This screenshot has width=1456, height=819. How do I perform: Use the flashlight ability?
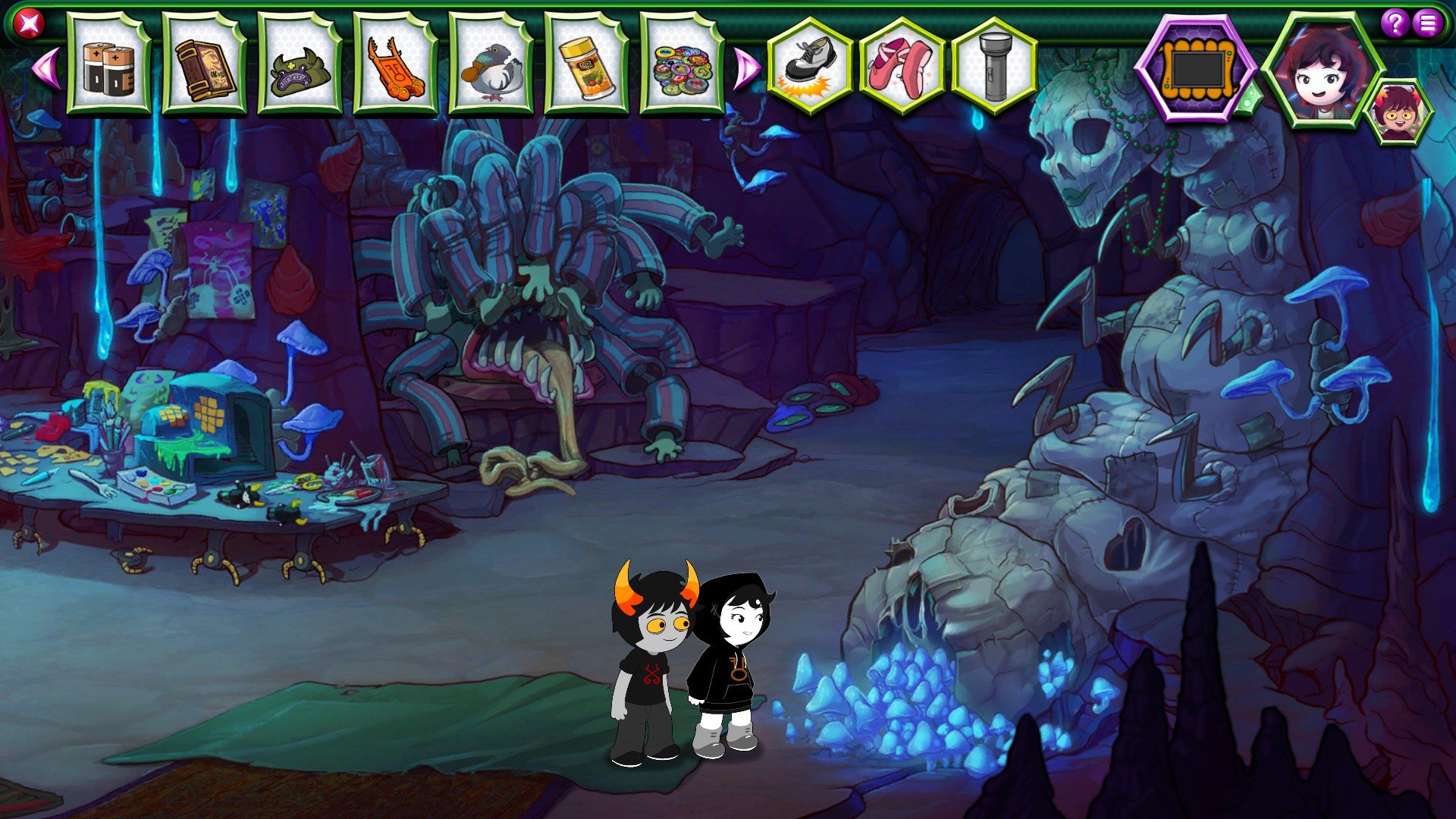point(994,66)
